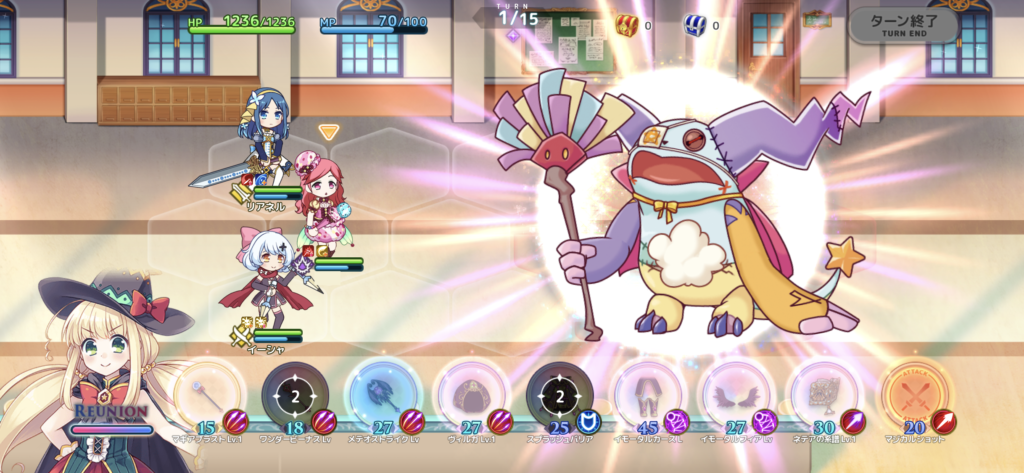Select the 30 MP grimoire skill

coord(823,397)
